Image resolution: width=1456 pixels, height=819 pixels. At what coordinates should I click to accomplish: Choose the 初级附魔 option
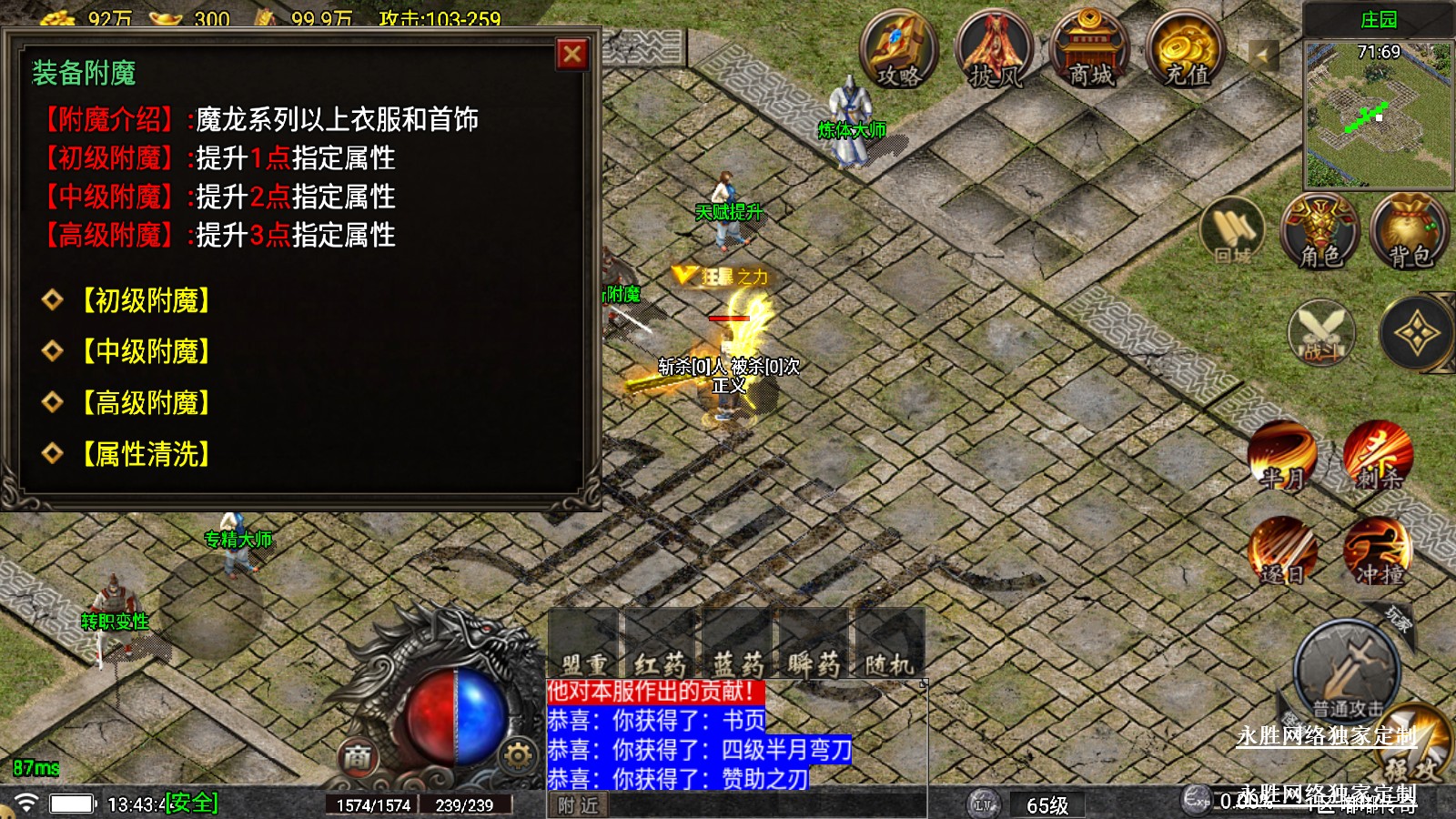[146, 300]
